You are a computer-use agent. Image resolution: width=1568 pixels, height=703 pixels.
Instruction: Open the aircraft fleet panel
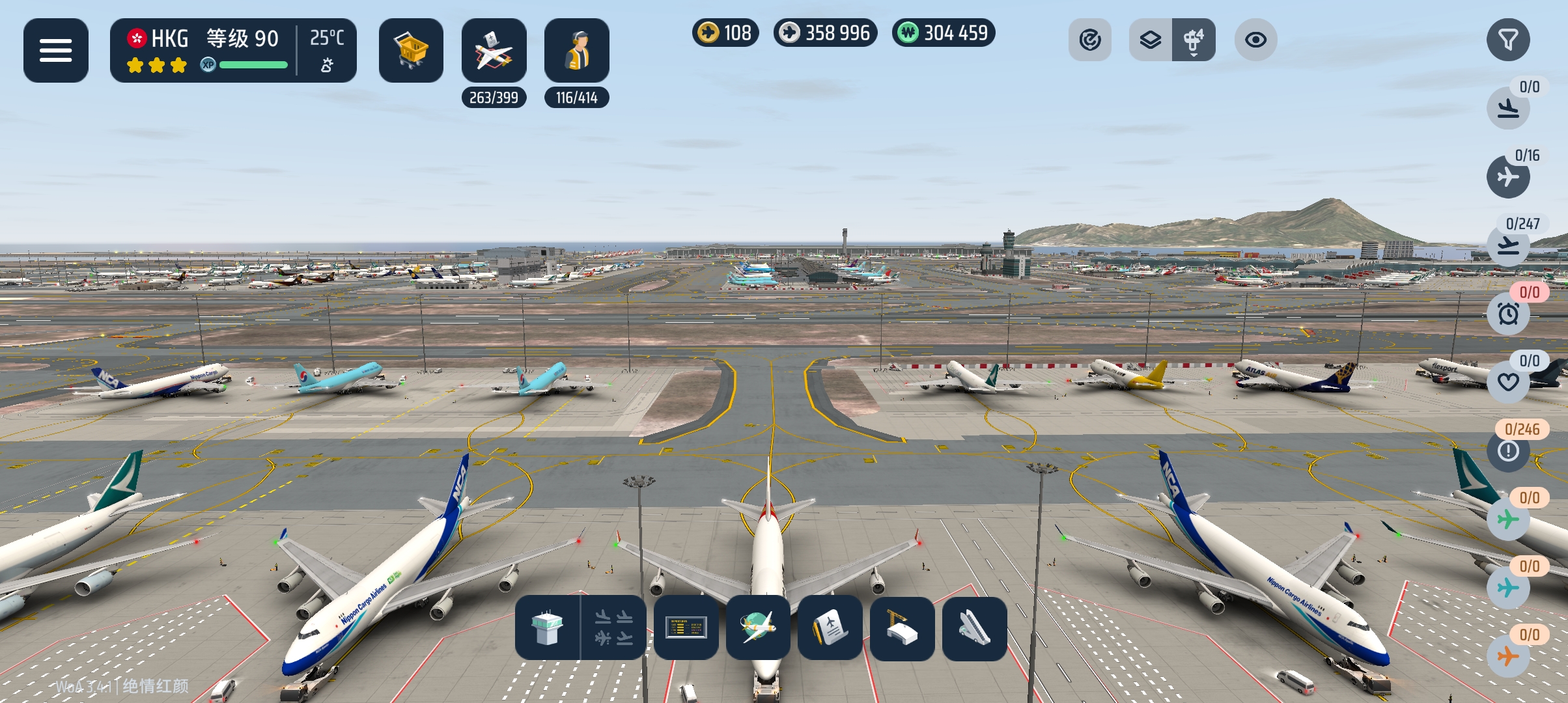coord(494,50)
